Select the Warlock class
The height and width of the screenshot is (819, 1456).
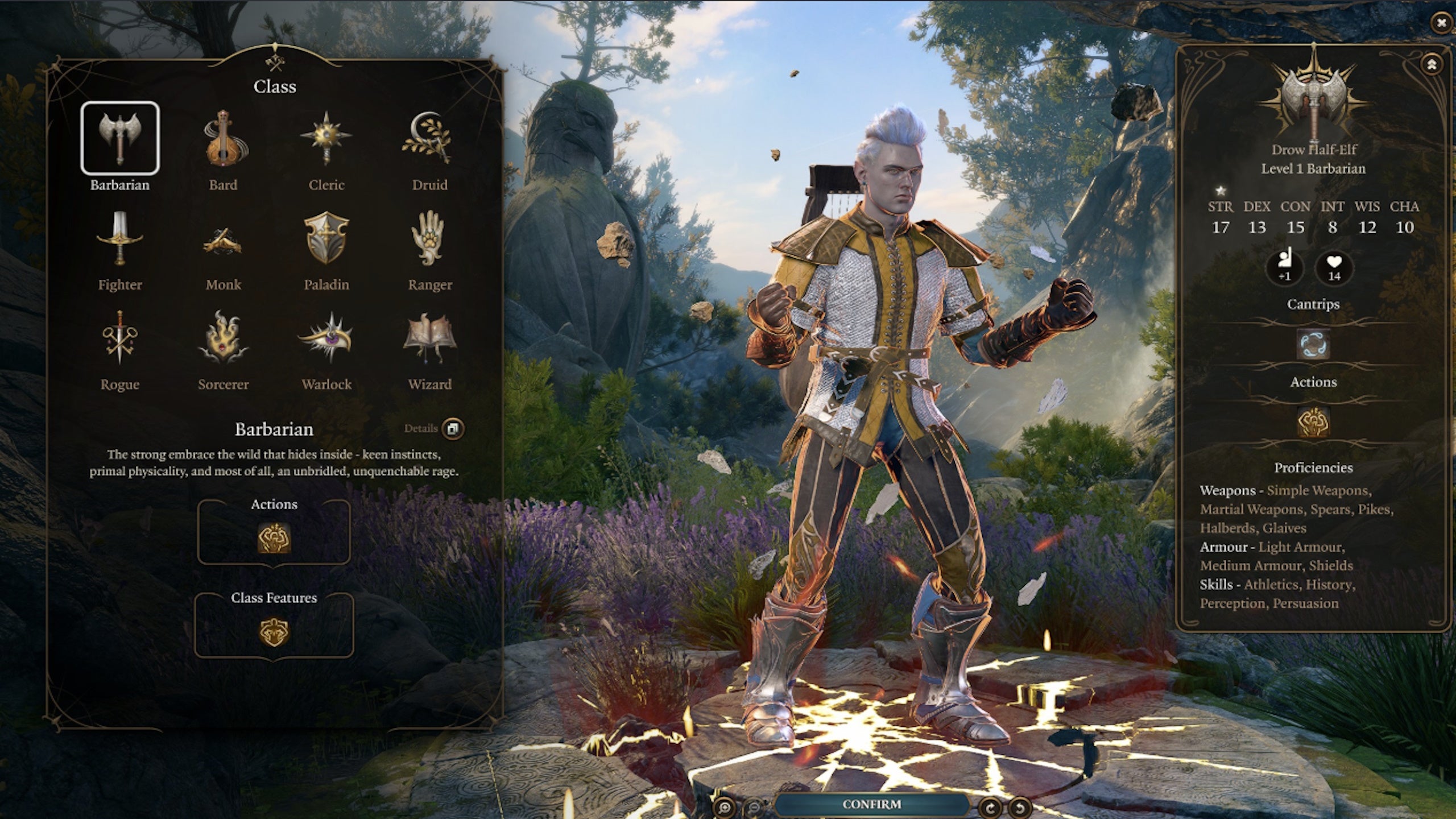pos(326,338)
